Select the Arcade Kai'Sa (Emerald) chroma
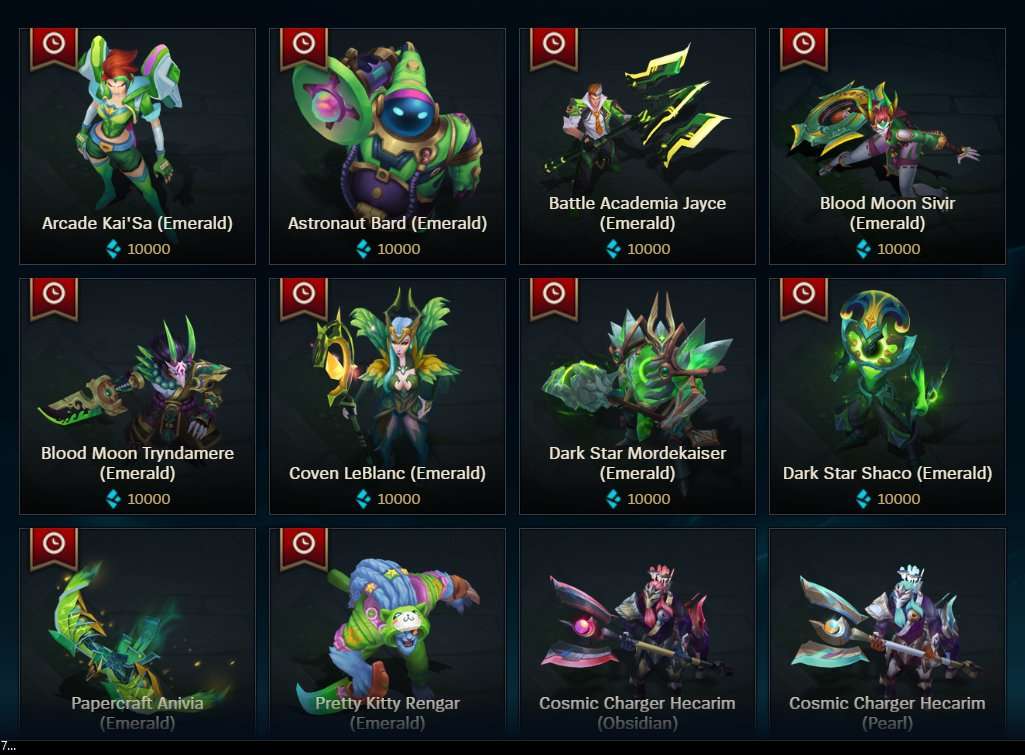This screenshot has width=1025, height=755. [x=137, y=146]
